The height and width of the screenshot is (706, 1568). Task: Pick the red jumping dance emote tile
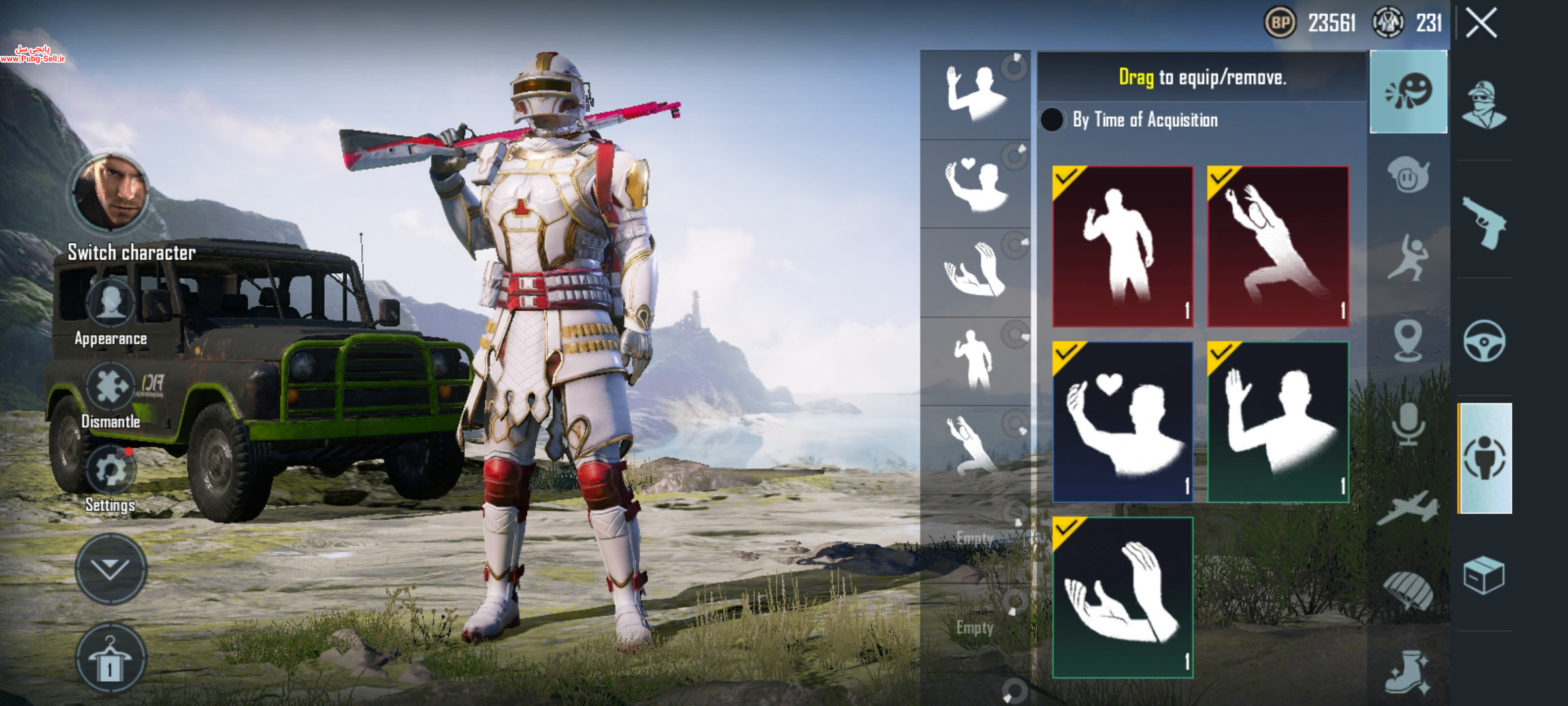[1277, 246]
